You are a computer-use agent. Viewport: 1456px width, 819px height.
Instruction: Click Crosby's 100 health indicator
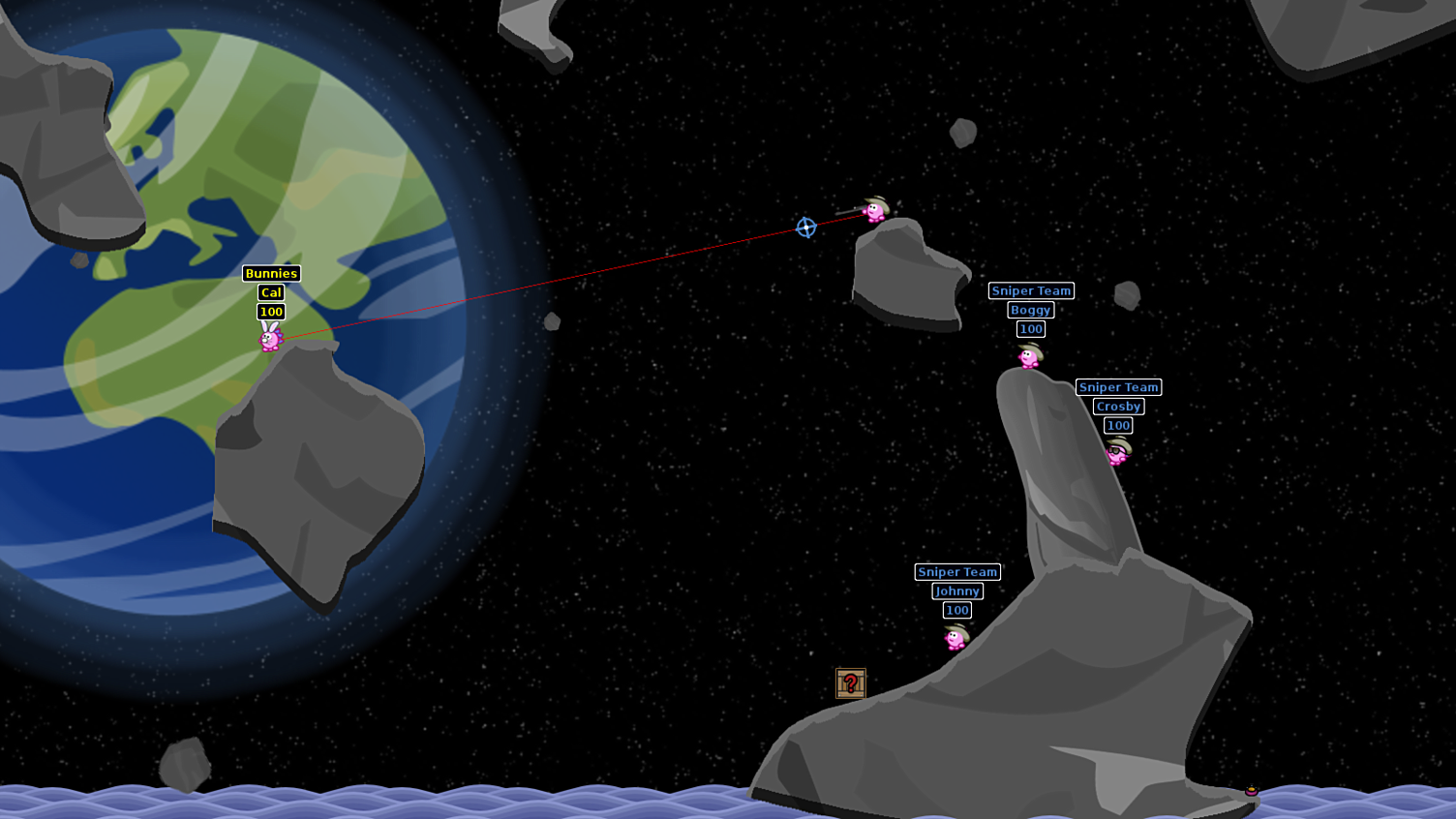click(x=1117, y=425)
